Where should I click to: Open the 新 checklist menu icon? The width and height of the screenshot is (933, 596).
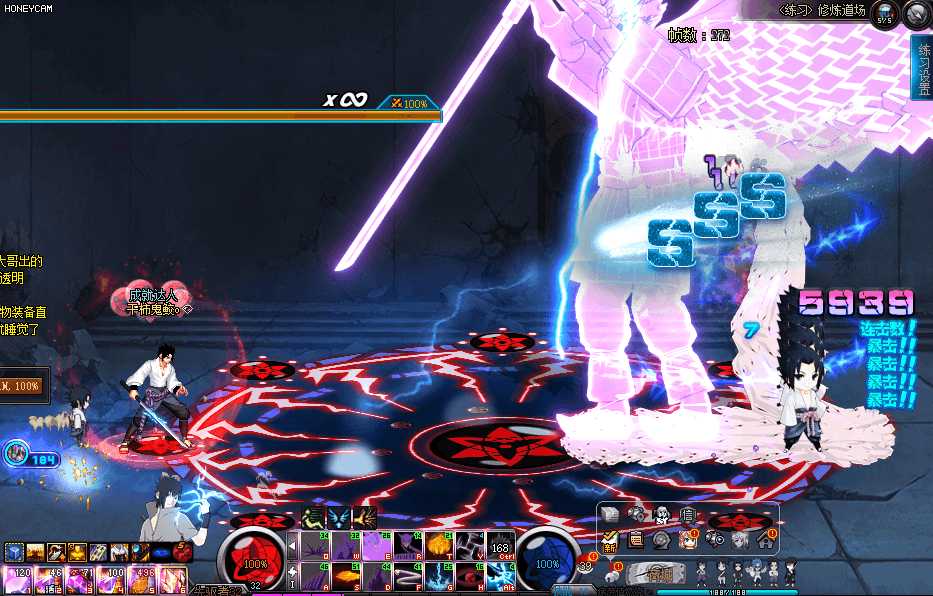pos(610,540)
